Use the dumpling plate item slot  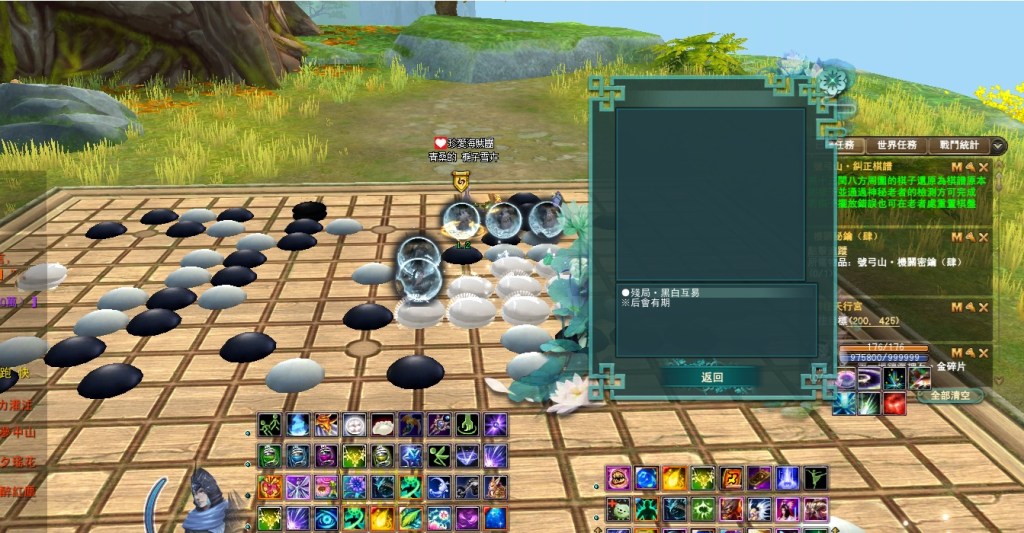pyautogui.click(x=383, y=425)
